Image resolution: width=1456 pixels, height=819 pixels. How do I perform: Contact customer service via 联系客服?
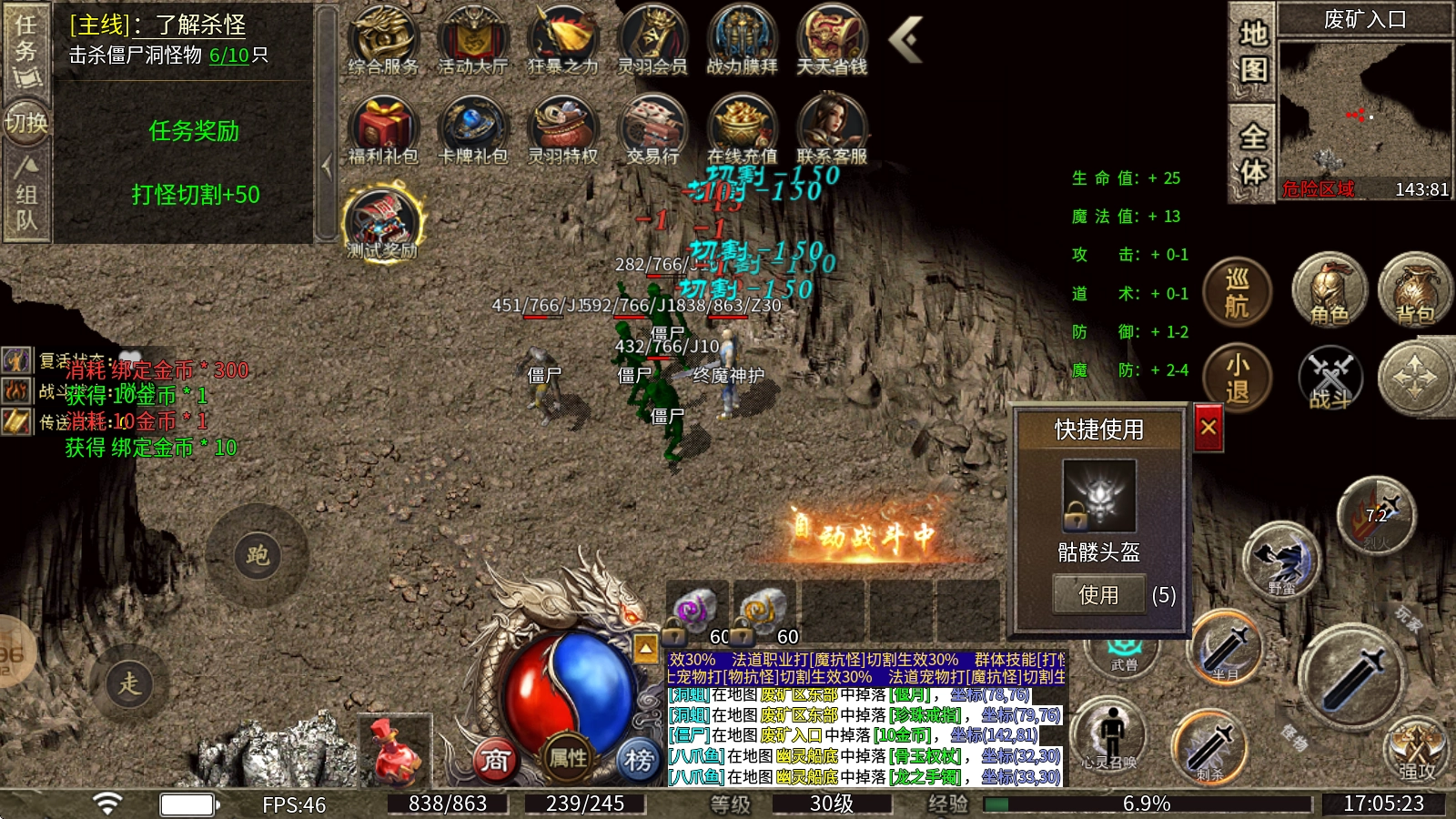point(832,130)
